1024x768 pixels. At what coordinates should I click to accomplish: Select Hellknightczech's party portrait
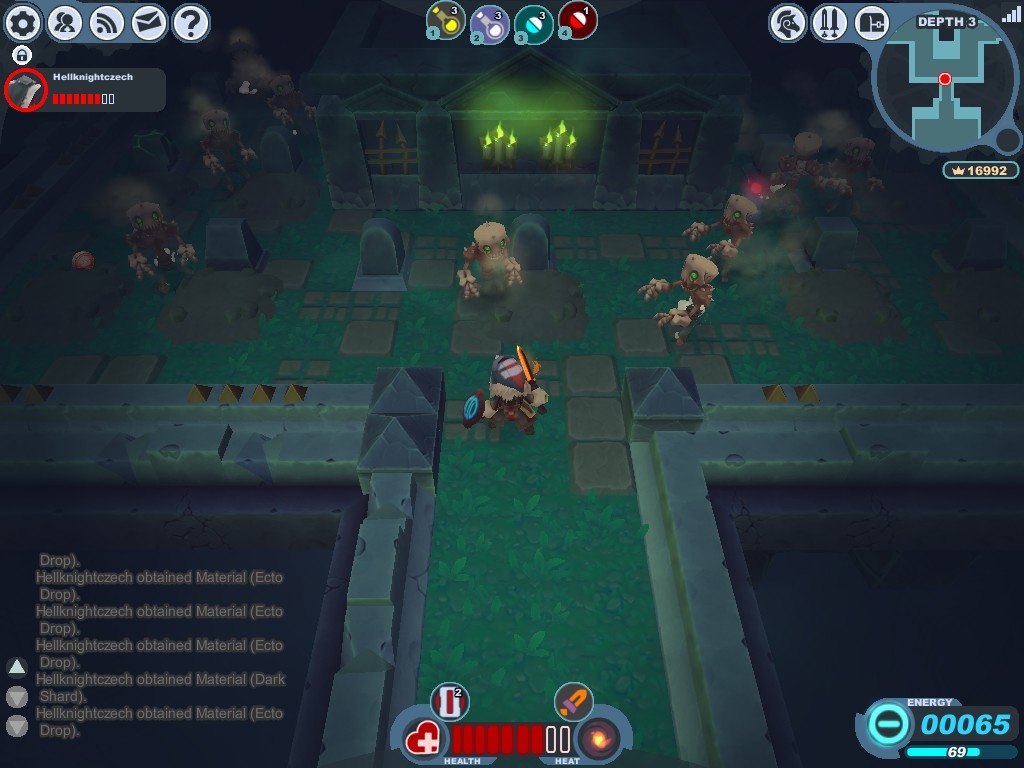click(x=26, y=91)
